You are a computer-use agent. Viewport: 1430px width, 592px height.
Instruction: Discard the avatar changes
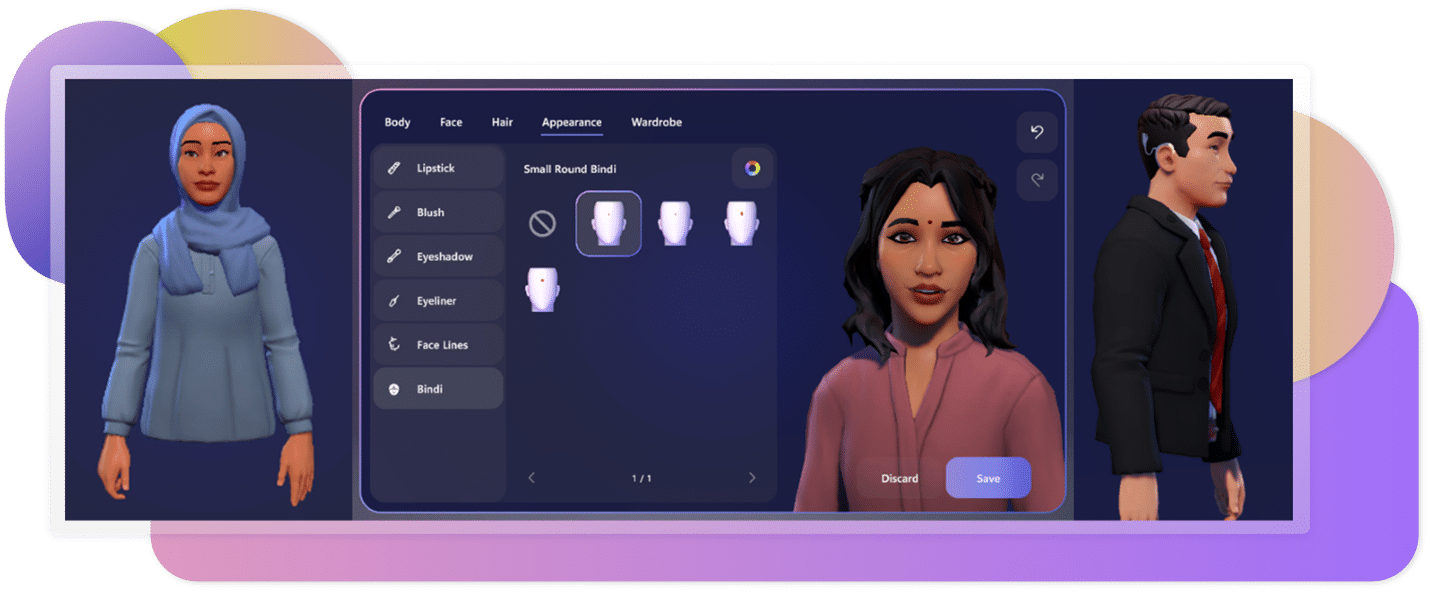click(899, 478)
